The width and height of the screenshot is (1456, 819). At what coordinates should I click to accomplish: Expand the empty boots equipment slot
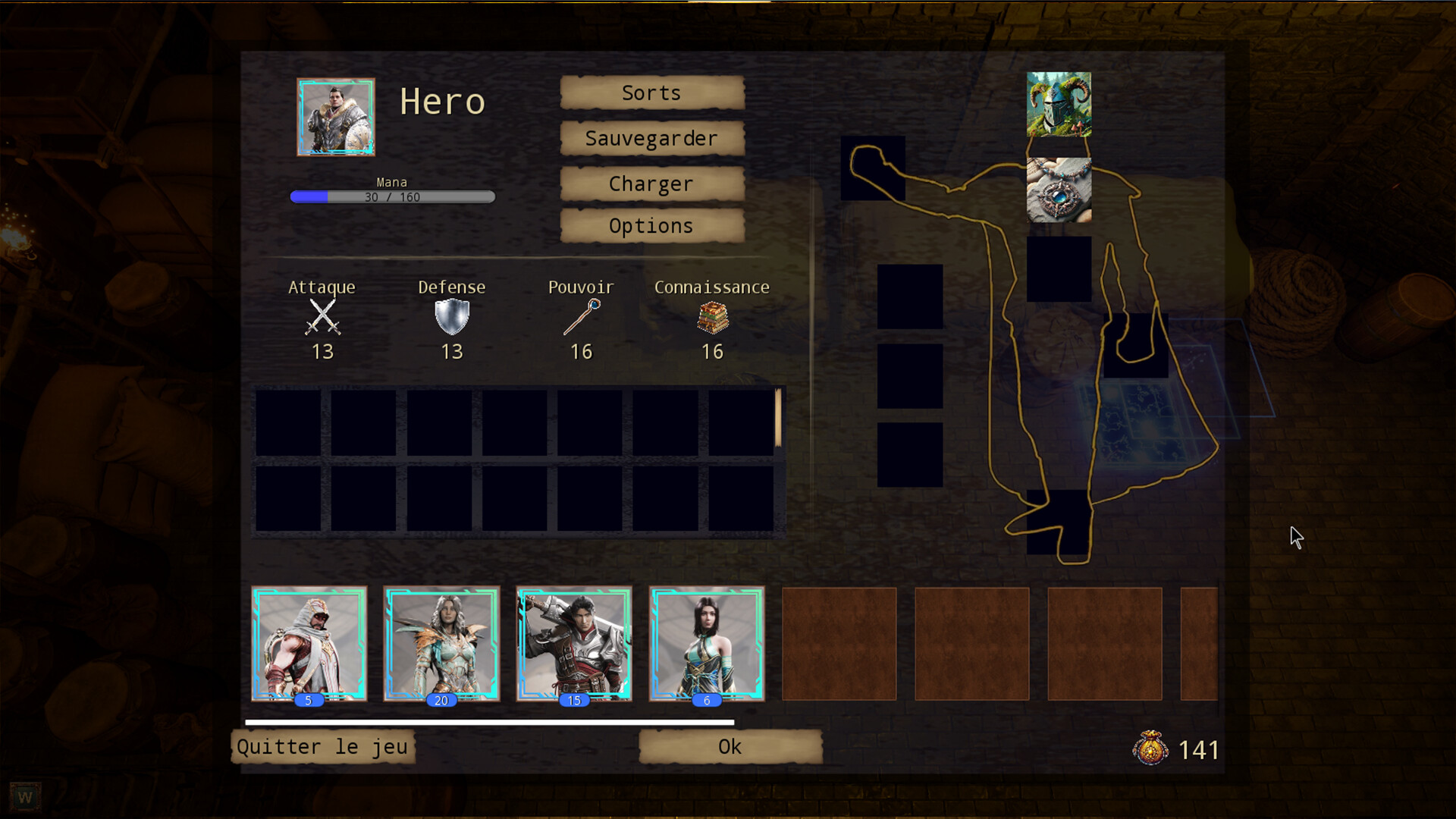point(1058,523)
